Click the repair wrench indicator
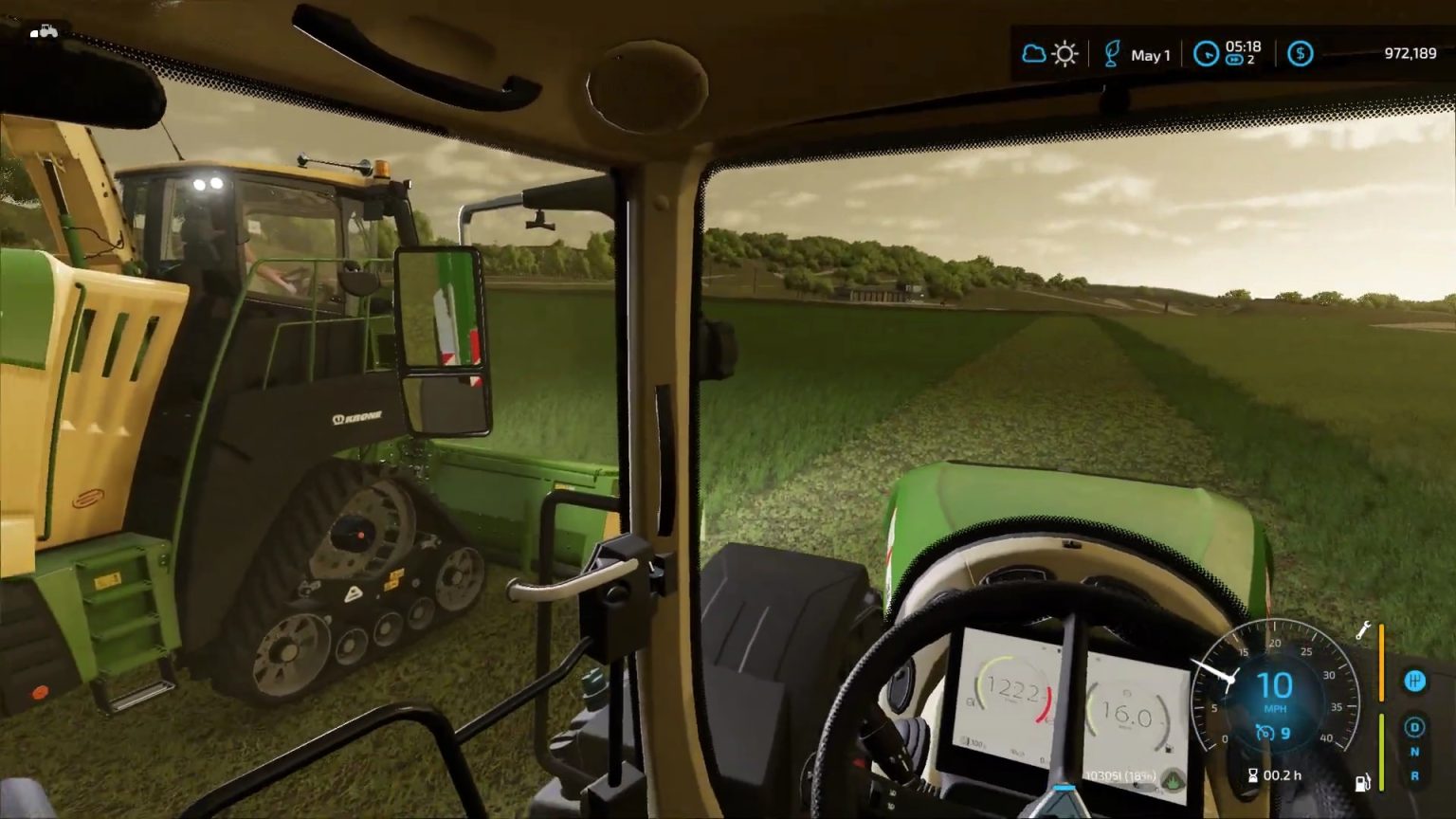This screenshot has width=1456, height=819. [1363, 632]
